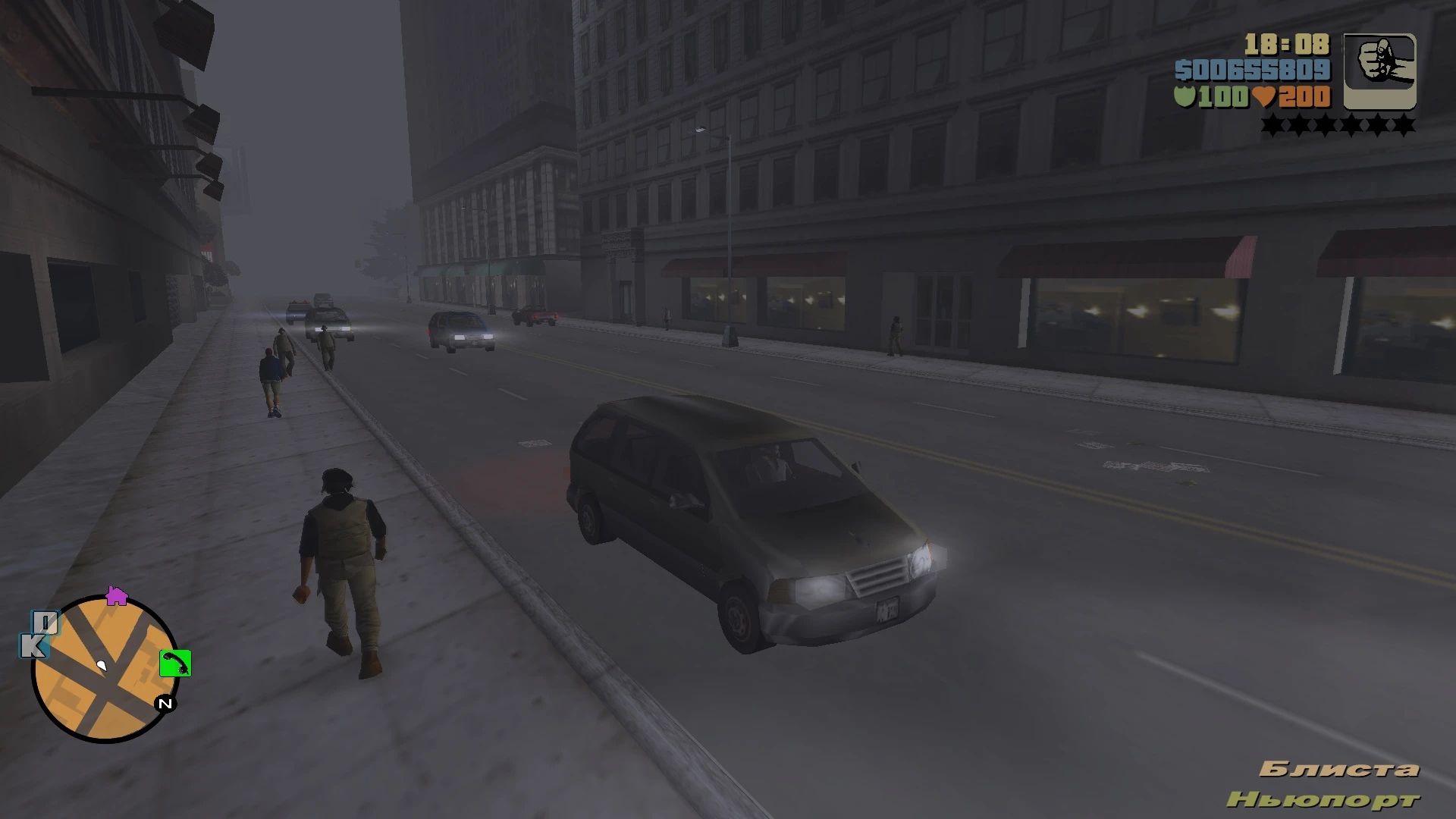The height and width of the screenshot is (819, 1456).
Task: Click the green armor shield icon
Action: 1187,97
